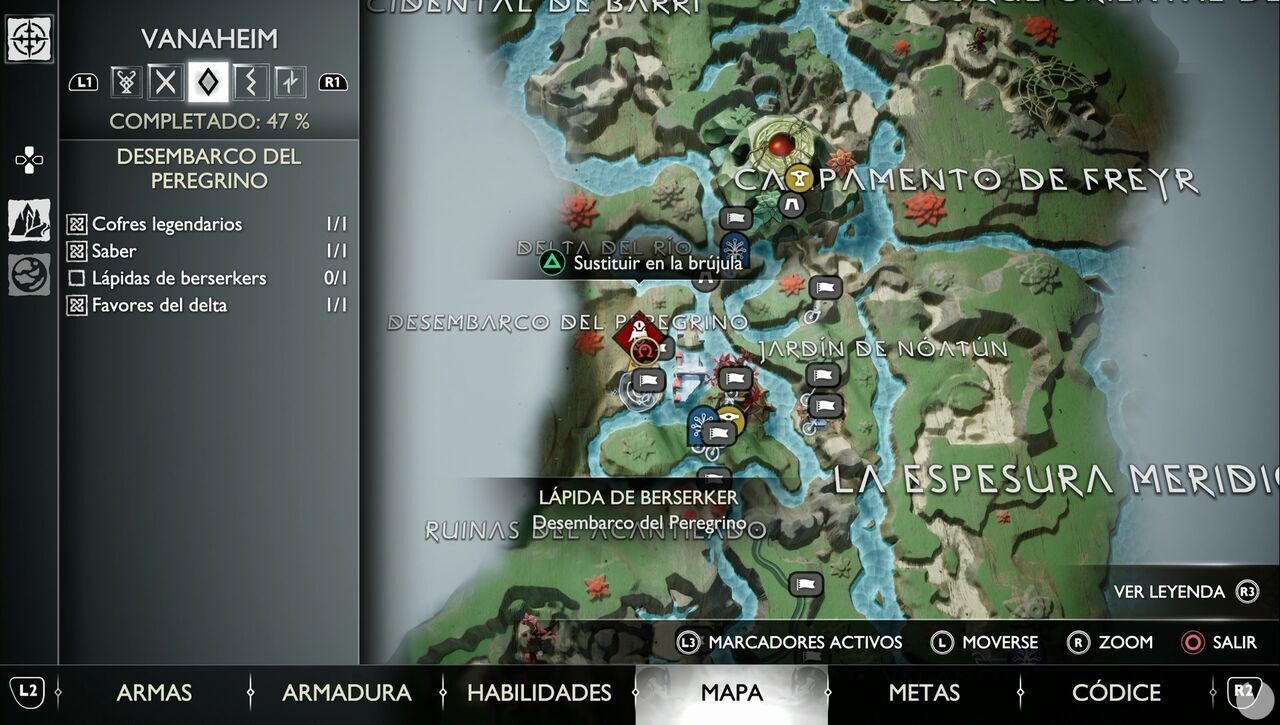Click the first rune filter beside L1
This screenshot has width=1280, height=725.
tap(124, 82)
